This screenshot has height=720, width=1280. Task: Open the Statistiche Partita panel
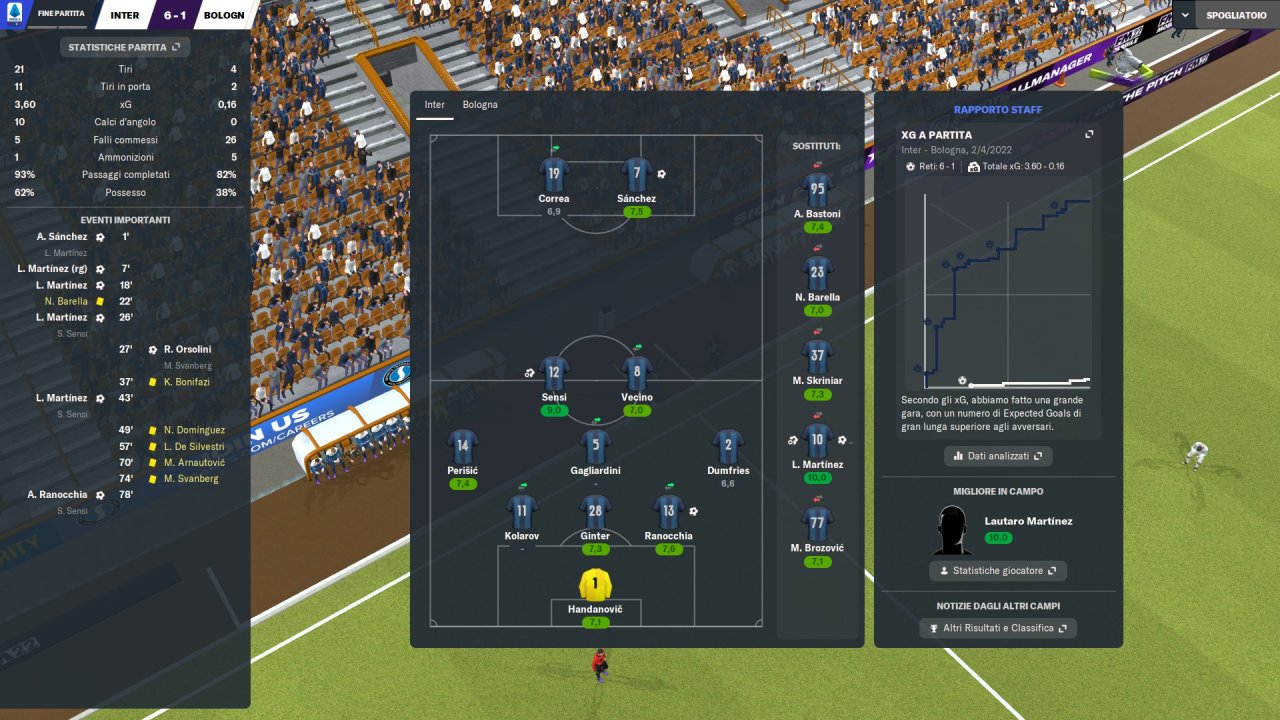tap(125, 47)
